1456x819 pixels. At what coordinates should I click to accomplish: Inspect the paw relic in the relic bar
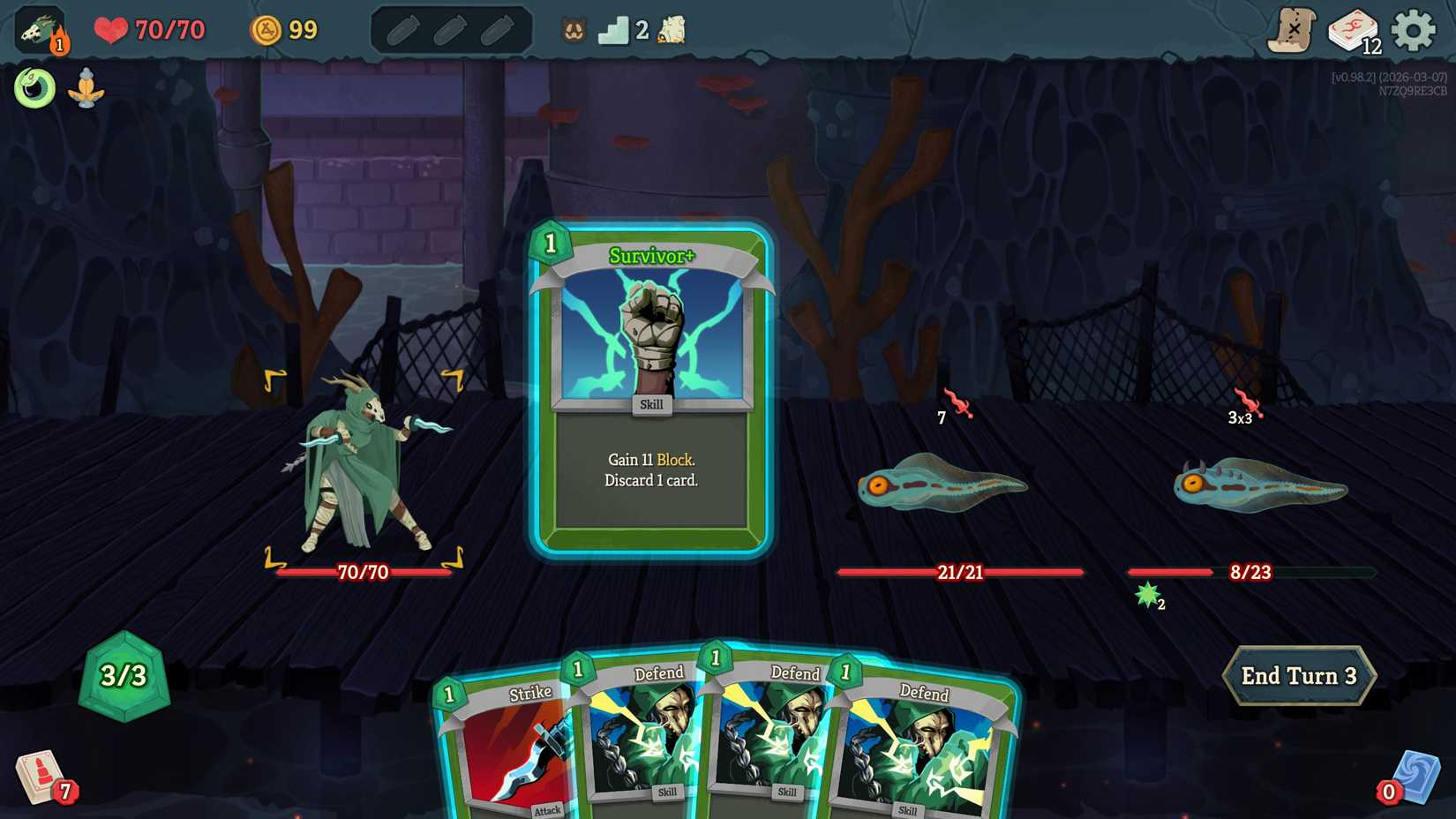[x=573, y=29]
